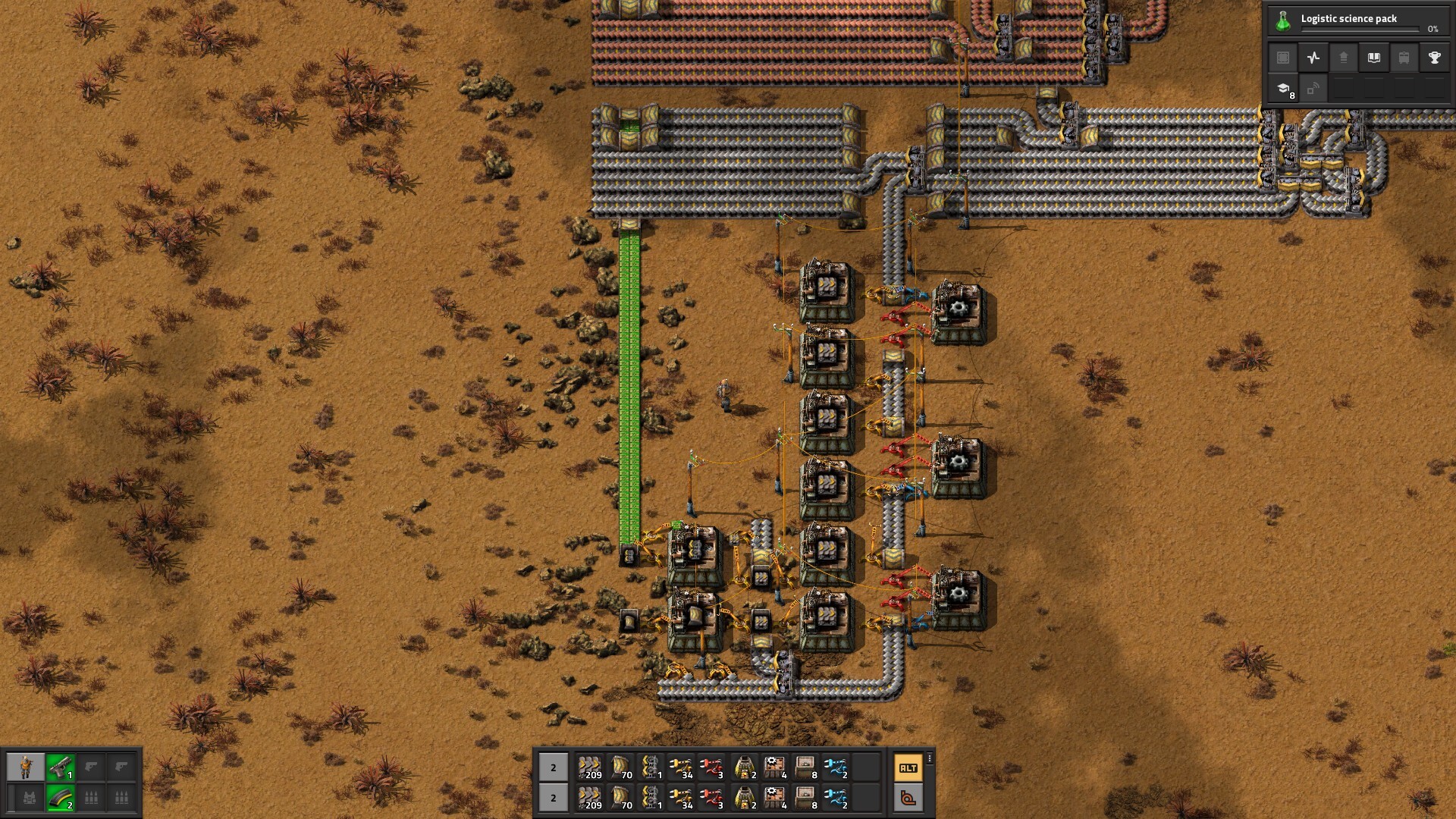Pick red long-handed inserters from the upper quickbar row
This screenshot has width=1456, height=819.
(711, 767)
